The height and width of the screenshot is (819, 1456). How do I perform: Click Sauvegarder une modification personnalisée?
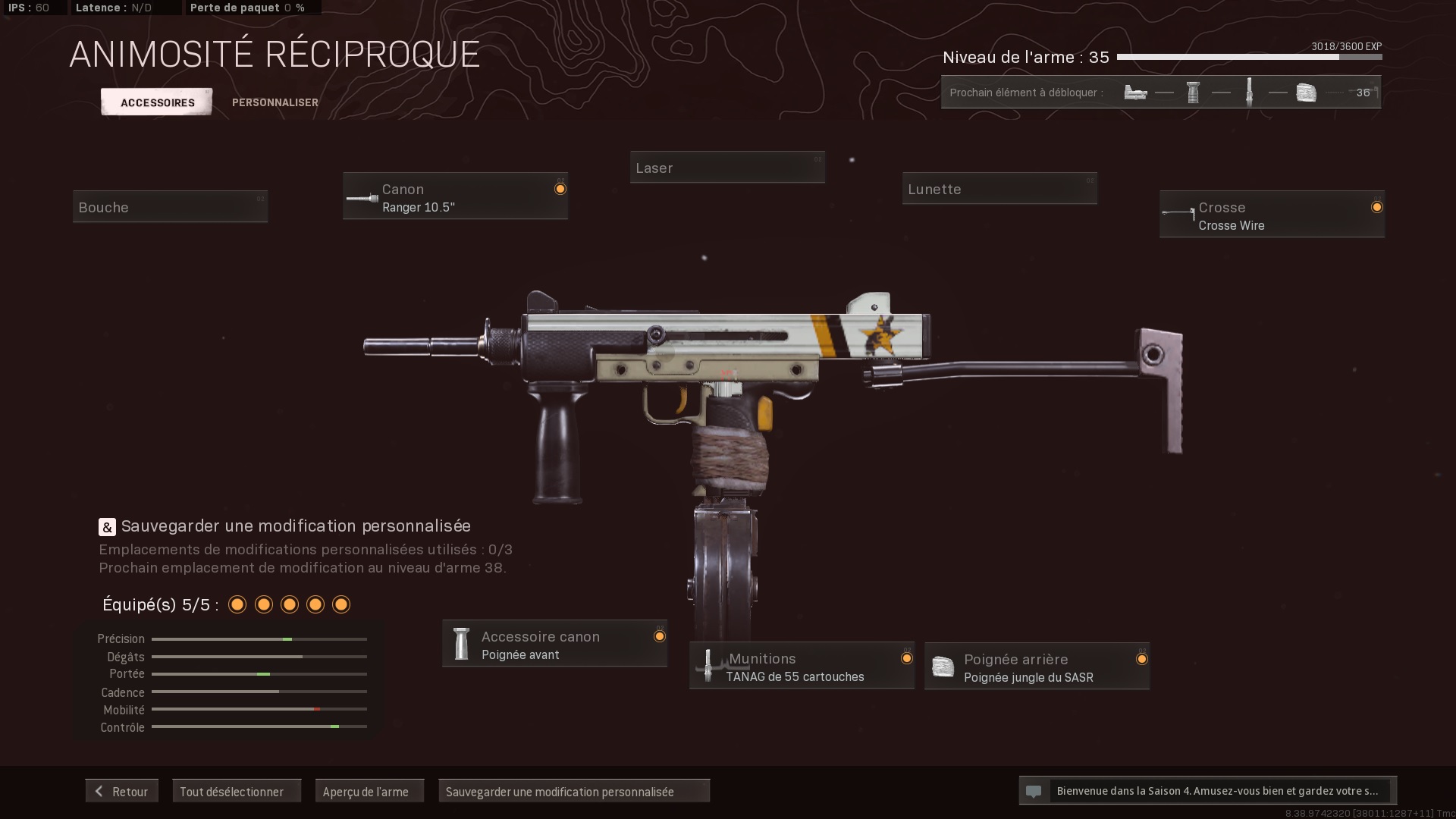pos(574,791)
